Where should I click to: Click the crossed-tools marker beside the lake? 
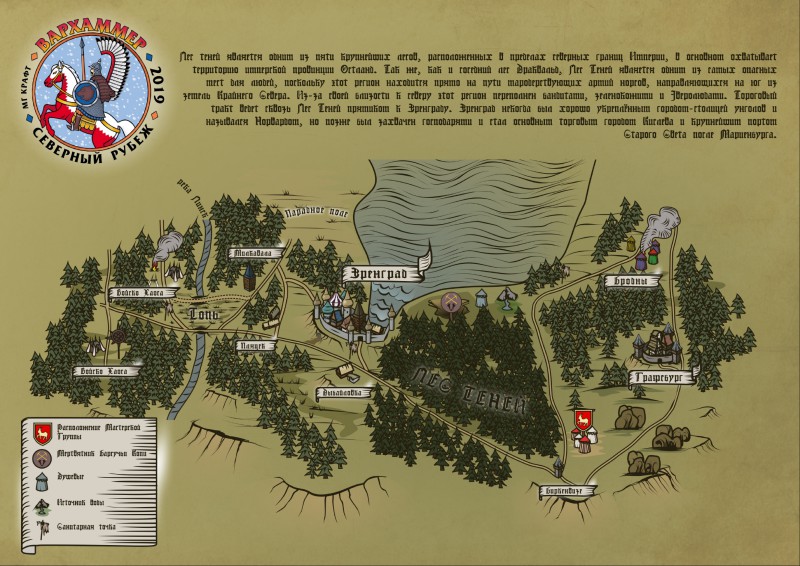[452, 301]
